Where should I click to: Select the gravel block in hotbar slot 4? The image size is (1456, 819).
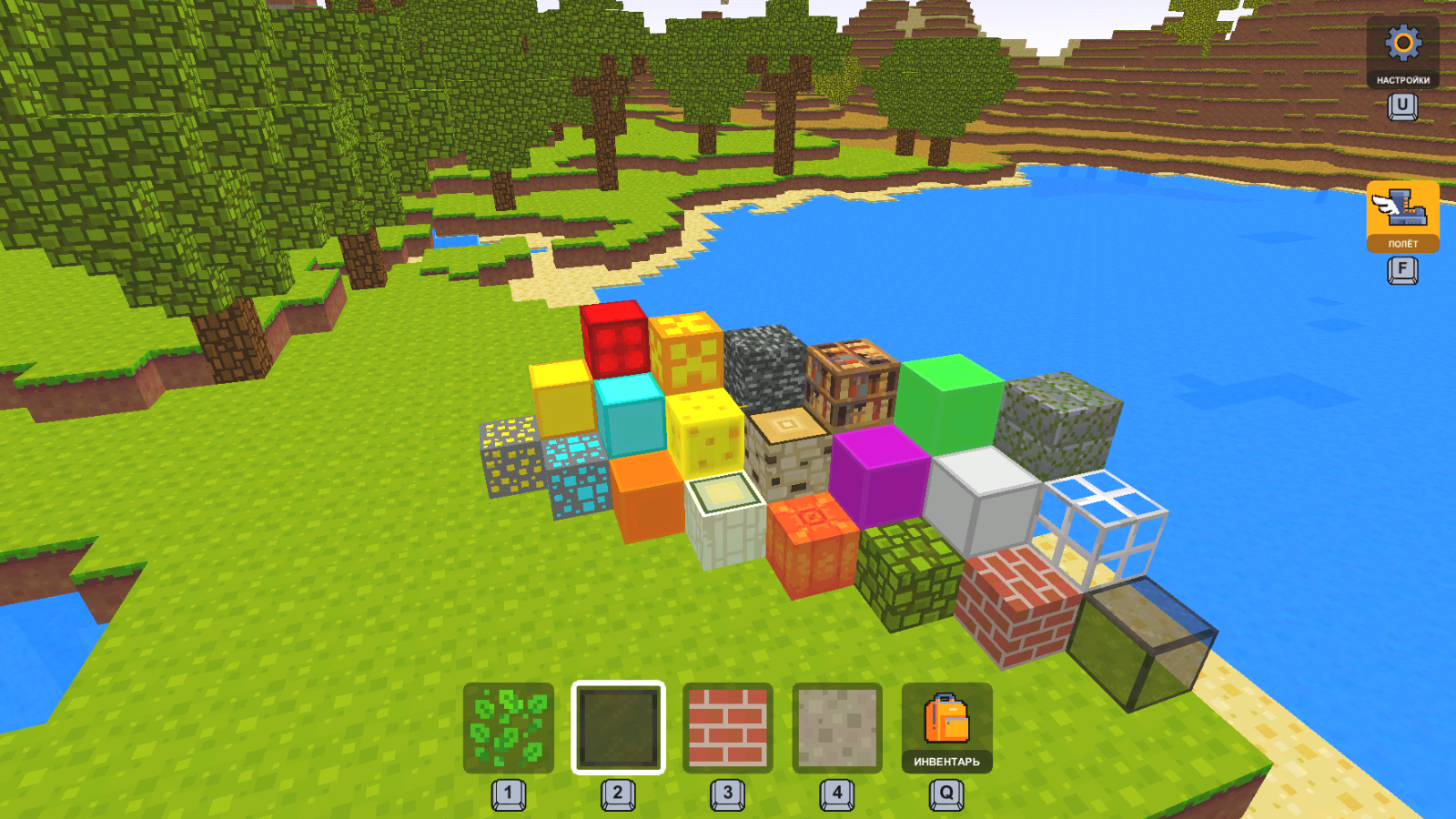tap(835, 725)
